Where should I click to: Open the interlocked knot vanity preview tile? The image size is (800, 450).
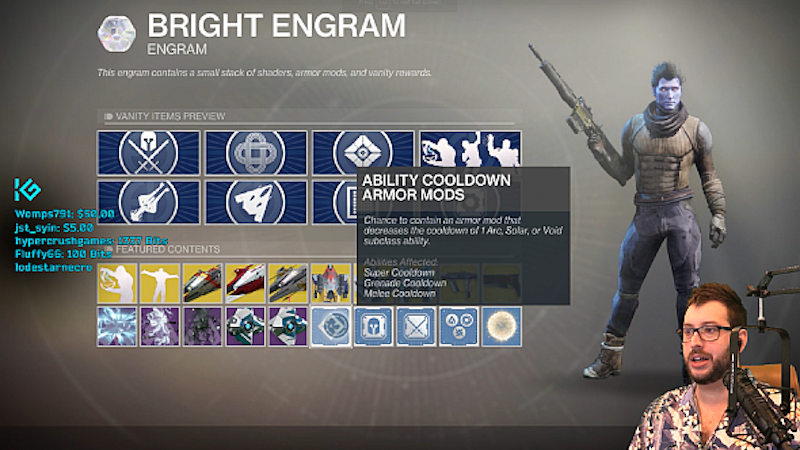pos(256,153)
